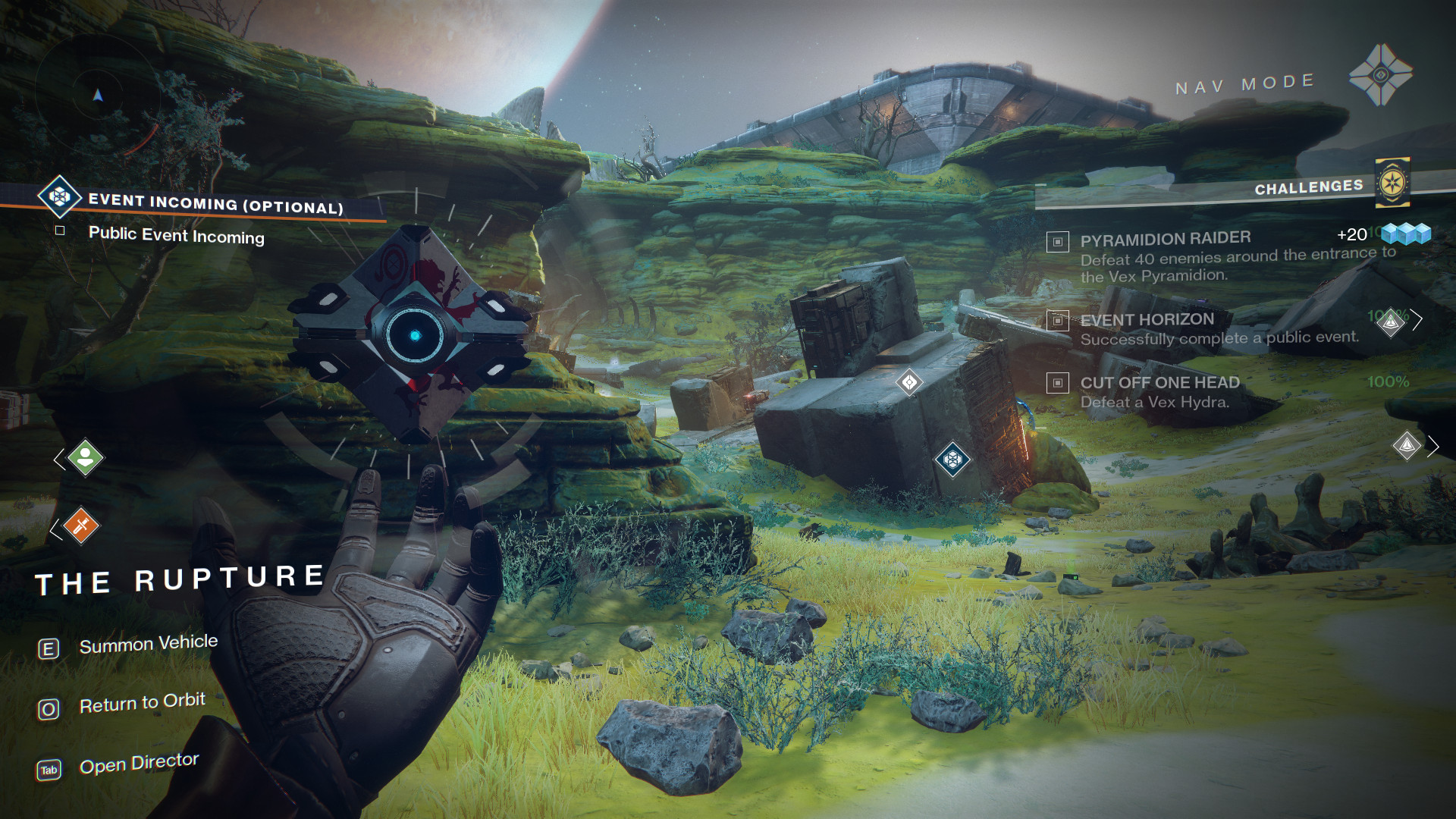
Task: Click the Event Incoming objective tracker
Action: (215, 203)
